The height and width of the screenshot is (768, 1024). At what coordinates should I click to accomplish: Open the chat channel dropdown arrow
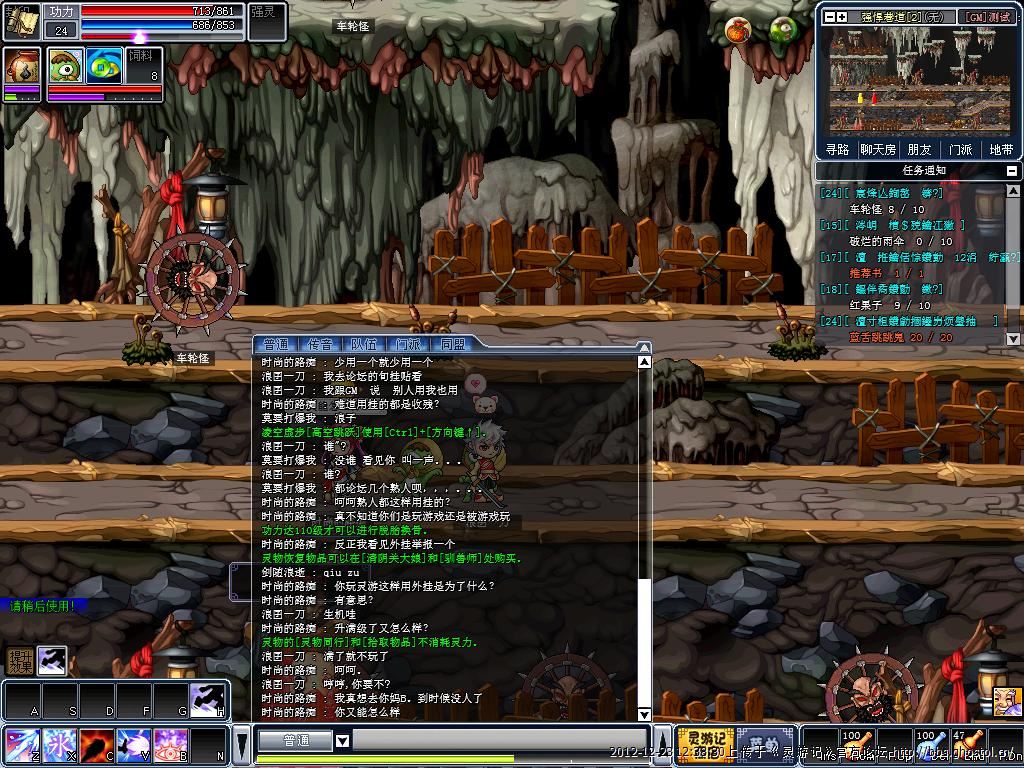tap(342, 741)
